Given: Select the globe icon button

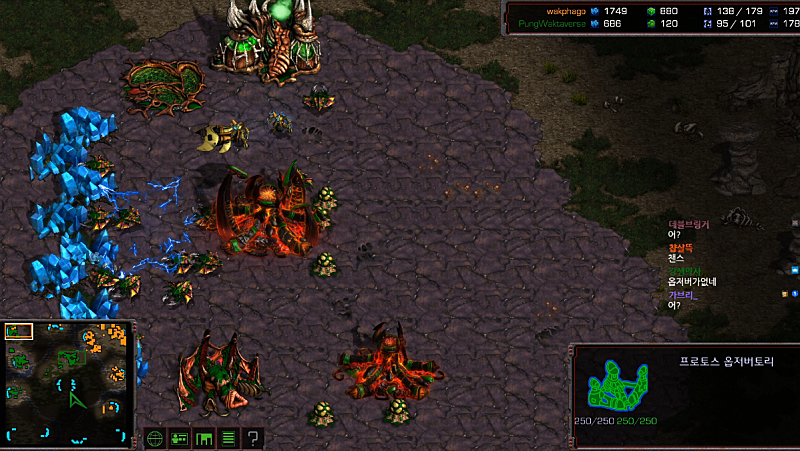Looking at the screenshot, I should pyautogui.click(x=155, y=438).
